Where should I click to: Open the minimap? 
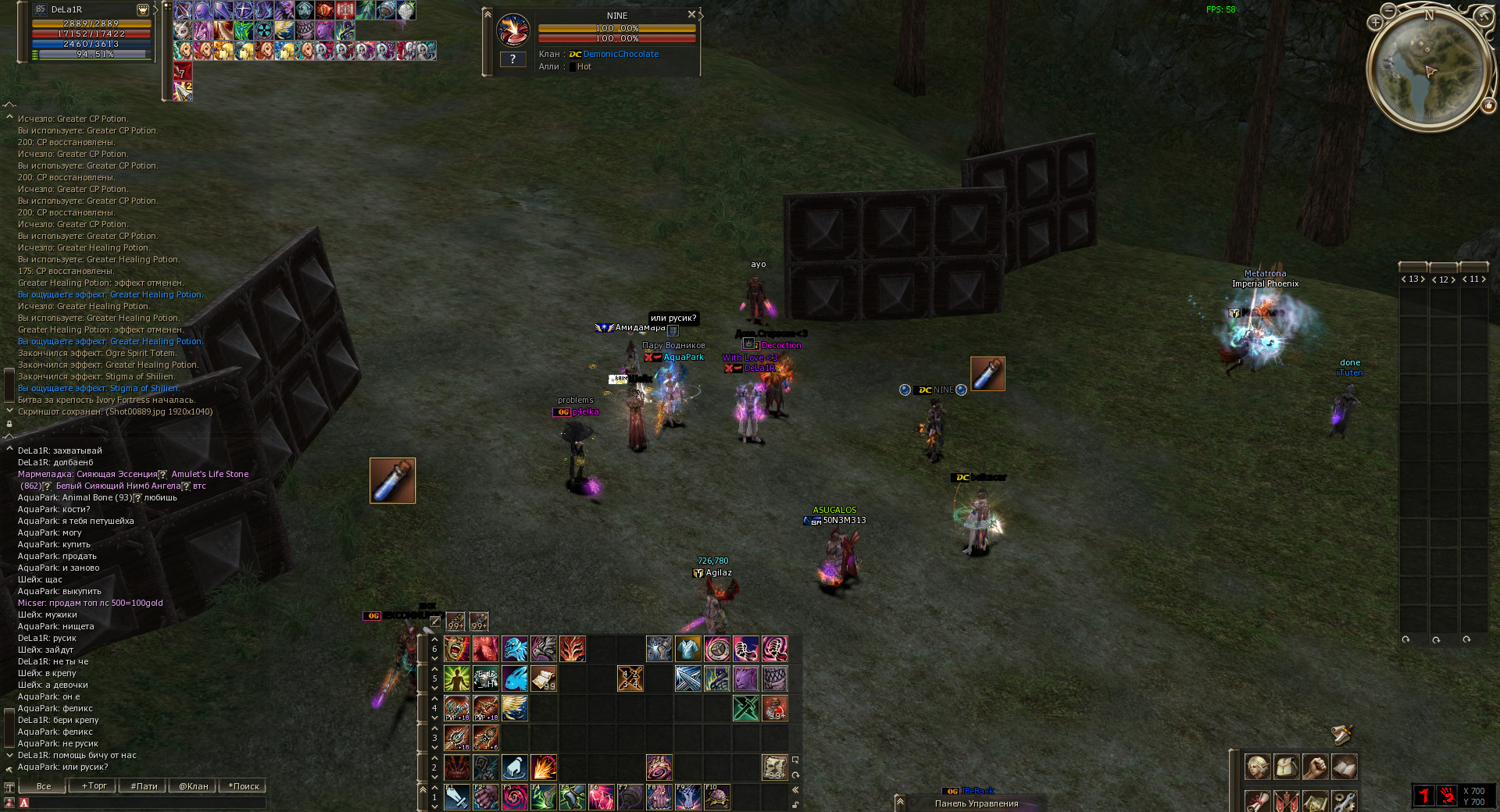click(x=1430, y=70)
